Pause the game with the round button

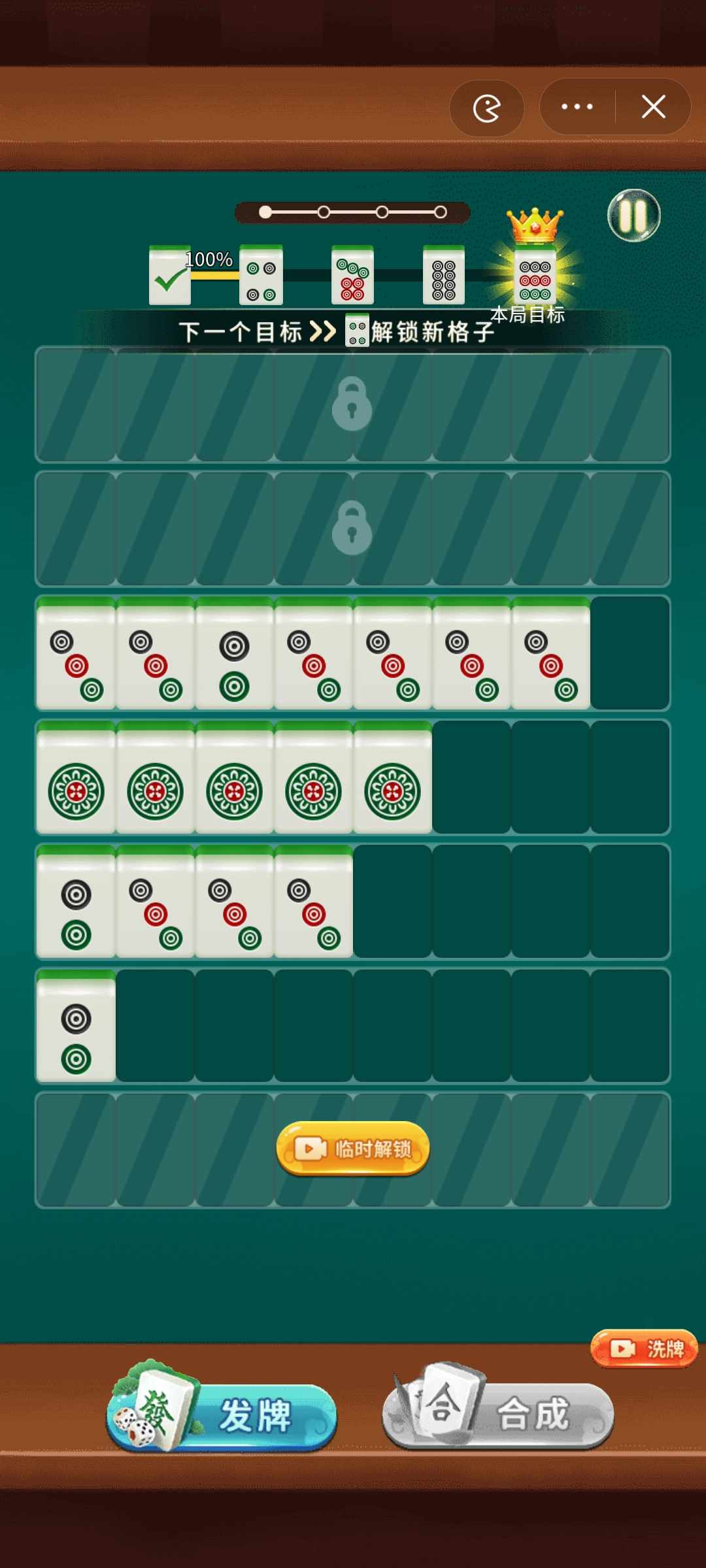633,216
